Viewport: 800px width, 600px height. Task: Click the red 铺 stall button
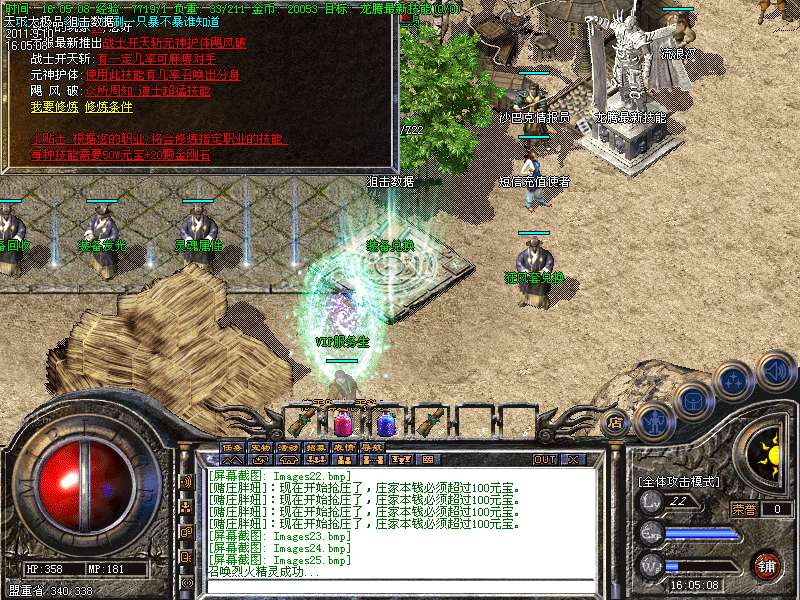[766, 565]
